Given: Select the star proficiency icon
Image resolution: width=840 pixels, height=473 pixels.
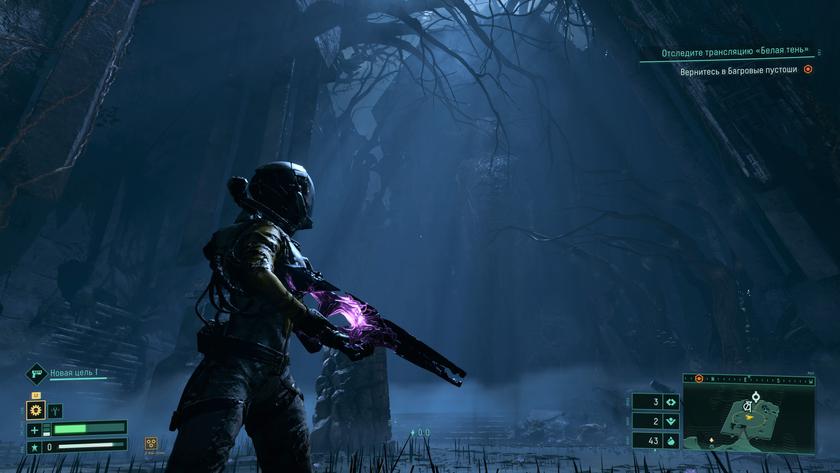Looking at the screenshot, I should (35, 445).
